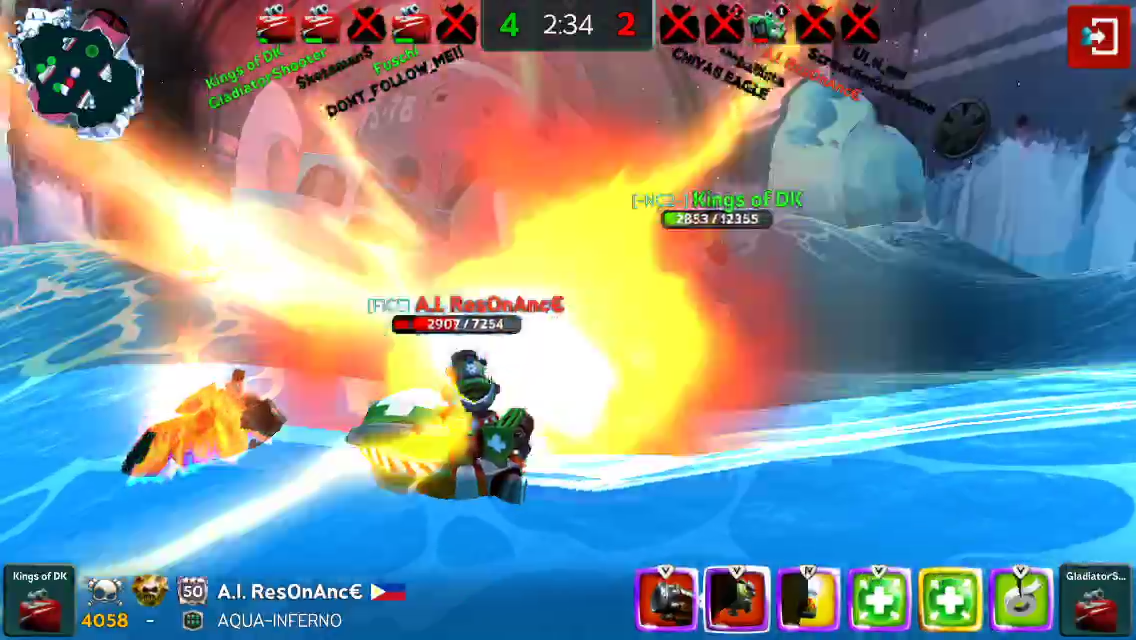Switch spectating to the Kings of DK card

coord(39,600)
